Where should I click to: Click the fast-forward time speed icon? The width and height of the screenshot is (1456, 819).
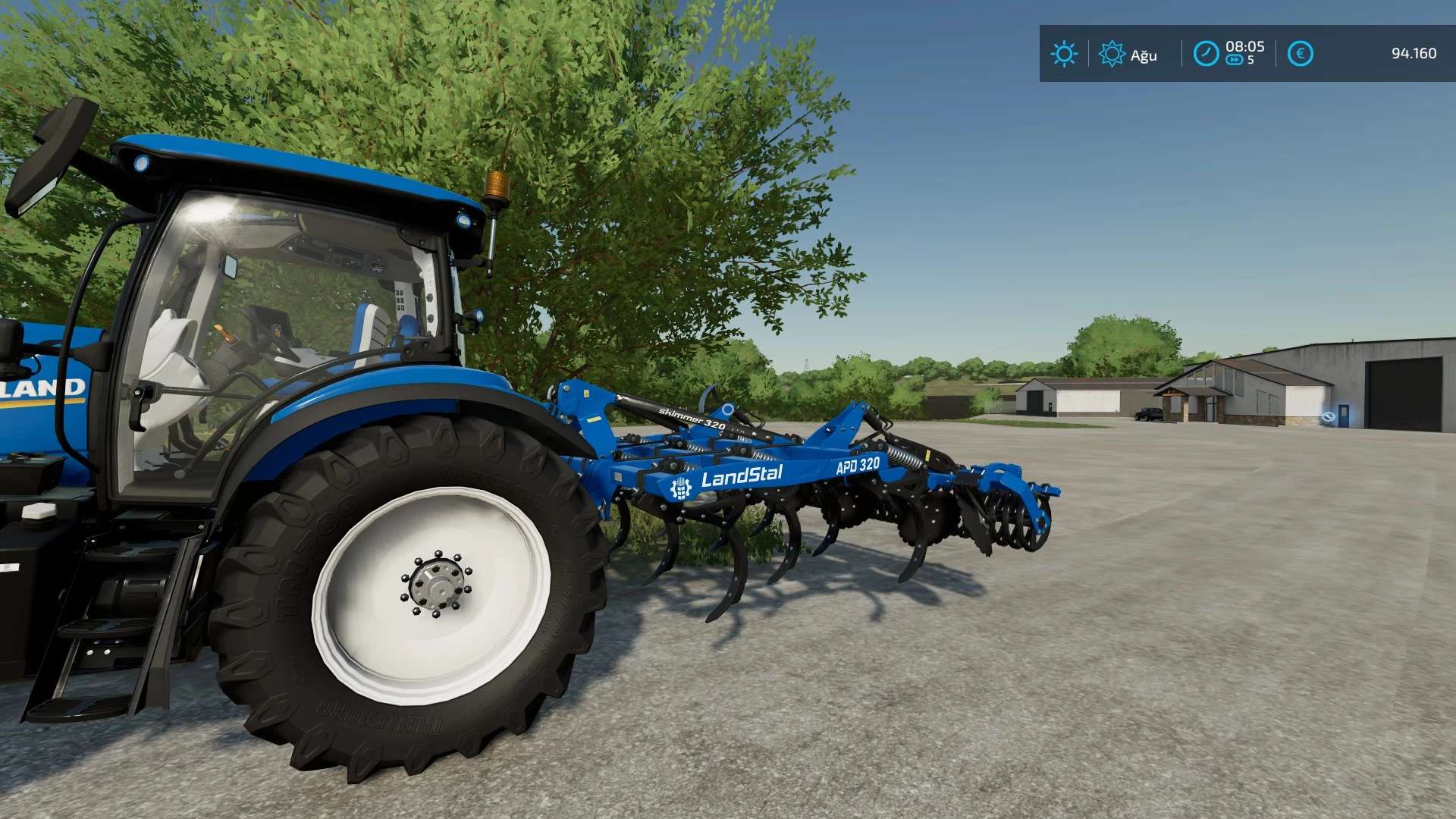point(1235,61)
